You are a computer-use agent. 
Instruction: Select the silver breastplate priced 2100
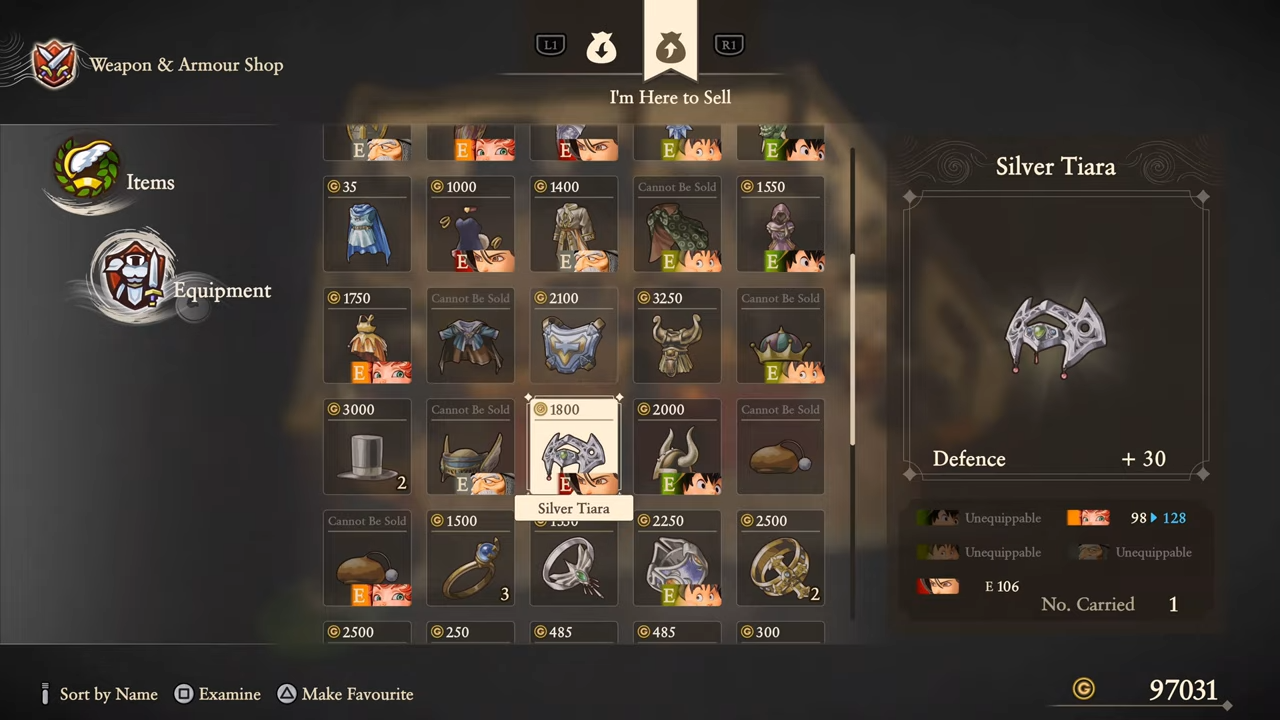click(574, 336)
